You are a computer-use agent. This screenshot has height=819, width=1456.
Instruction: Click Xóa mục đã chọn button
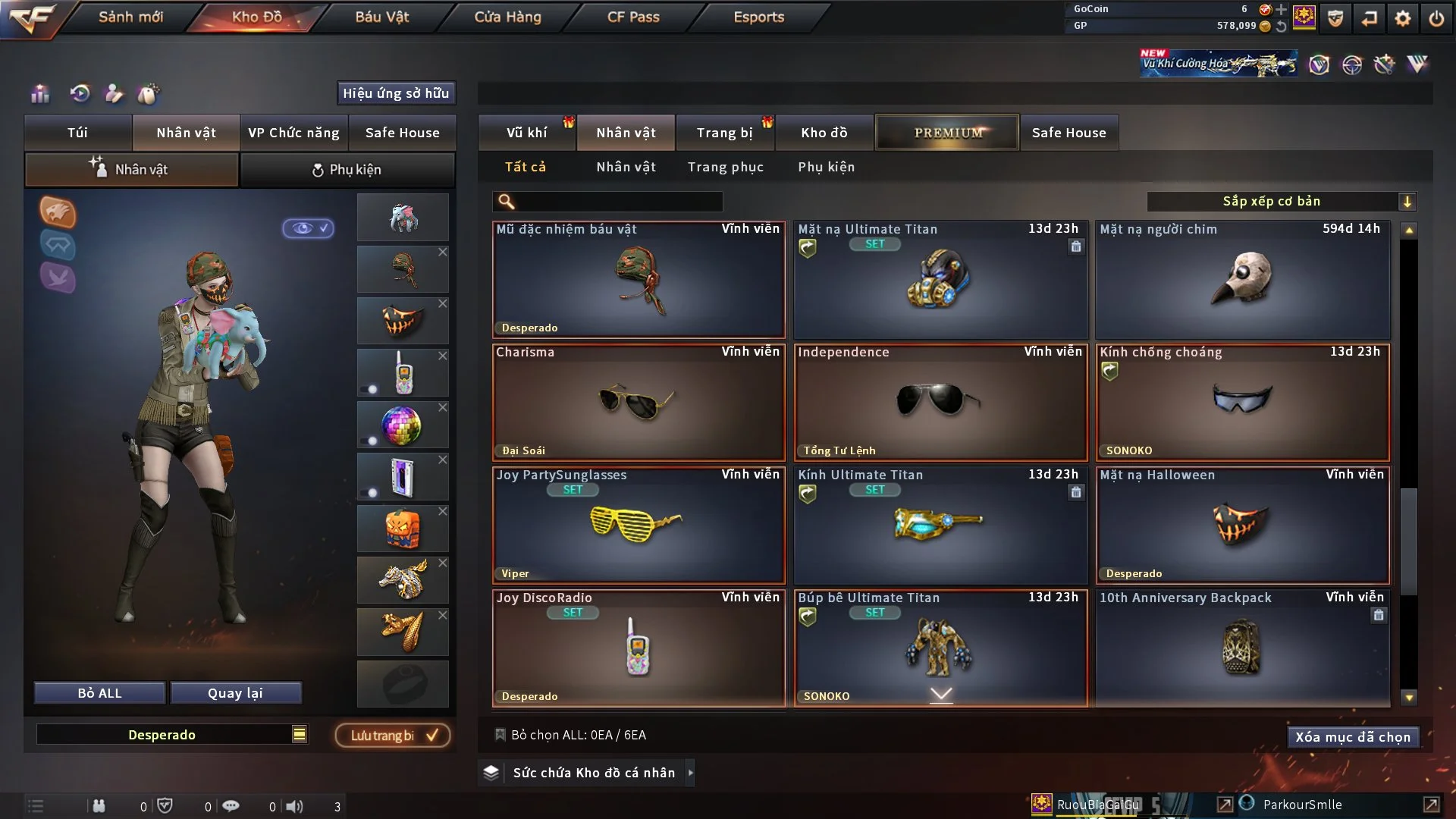pyautogui.click(x=1352, y=737)
